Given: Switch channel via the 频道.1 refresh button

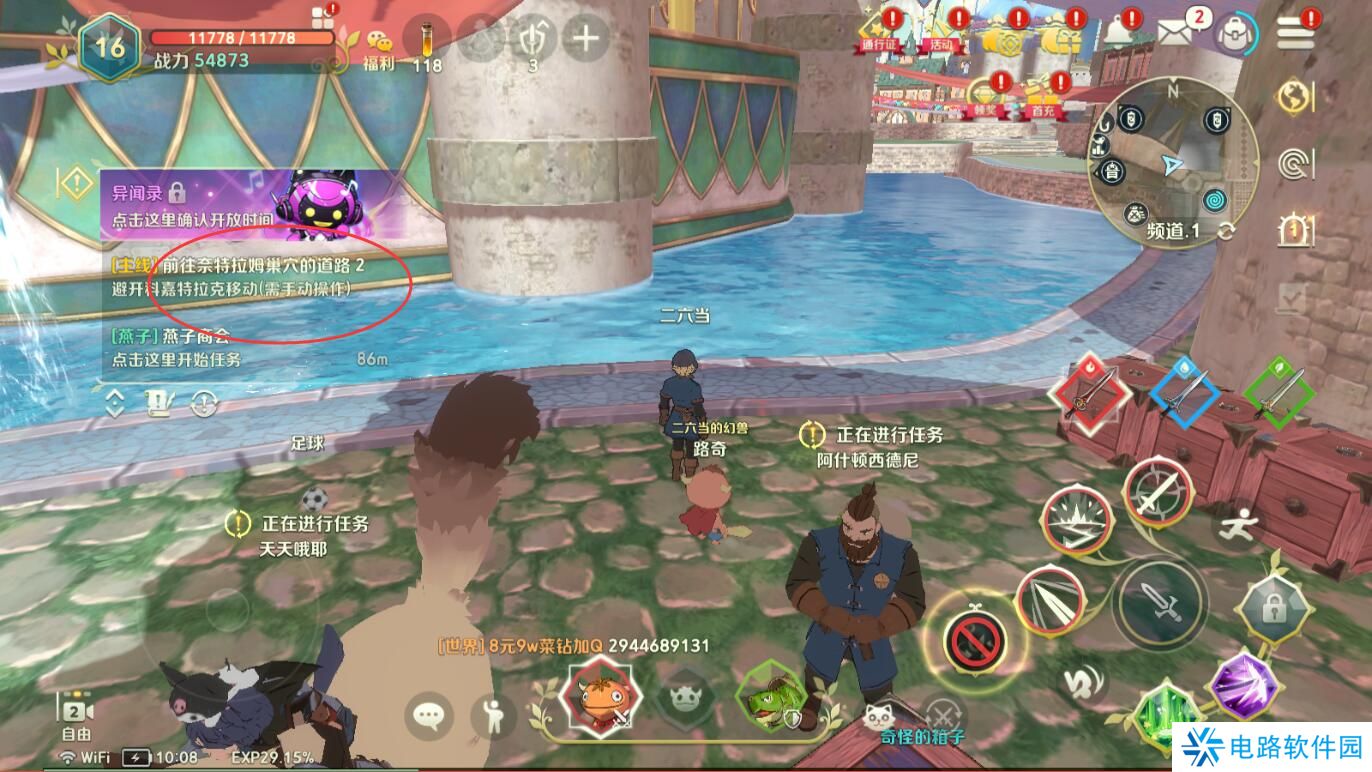Looking at the screenshot, I should click(x=1226, y=232).
